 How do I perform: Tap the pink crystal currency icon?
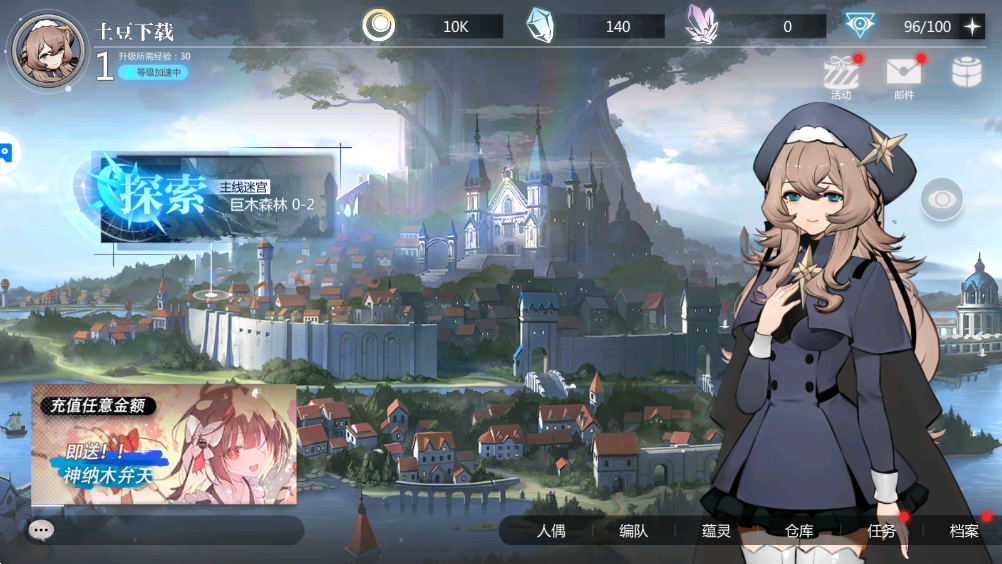[x=702, y=26]
